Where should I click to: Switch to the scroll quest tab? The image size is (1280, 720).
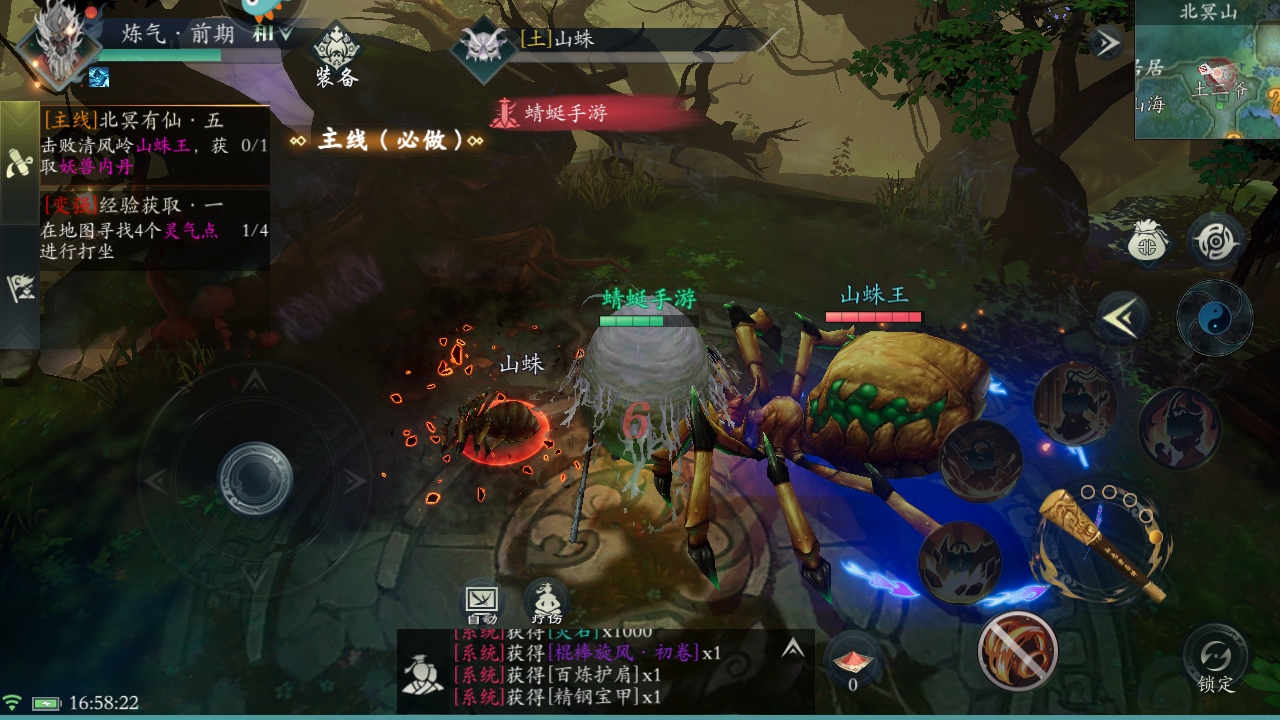click(19, 164)
